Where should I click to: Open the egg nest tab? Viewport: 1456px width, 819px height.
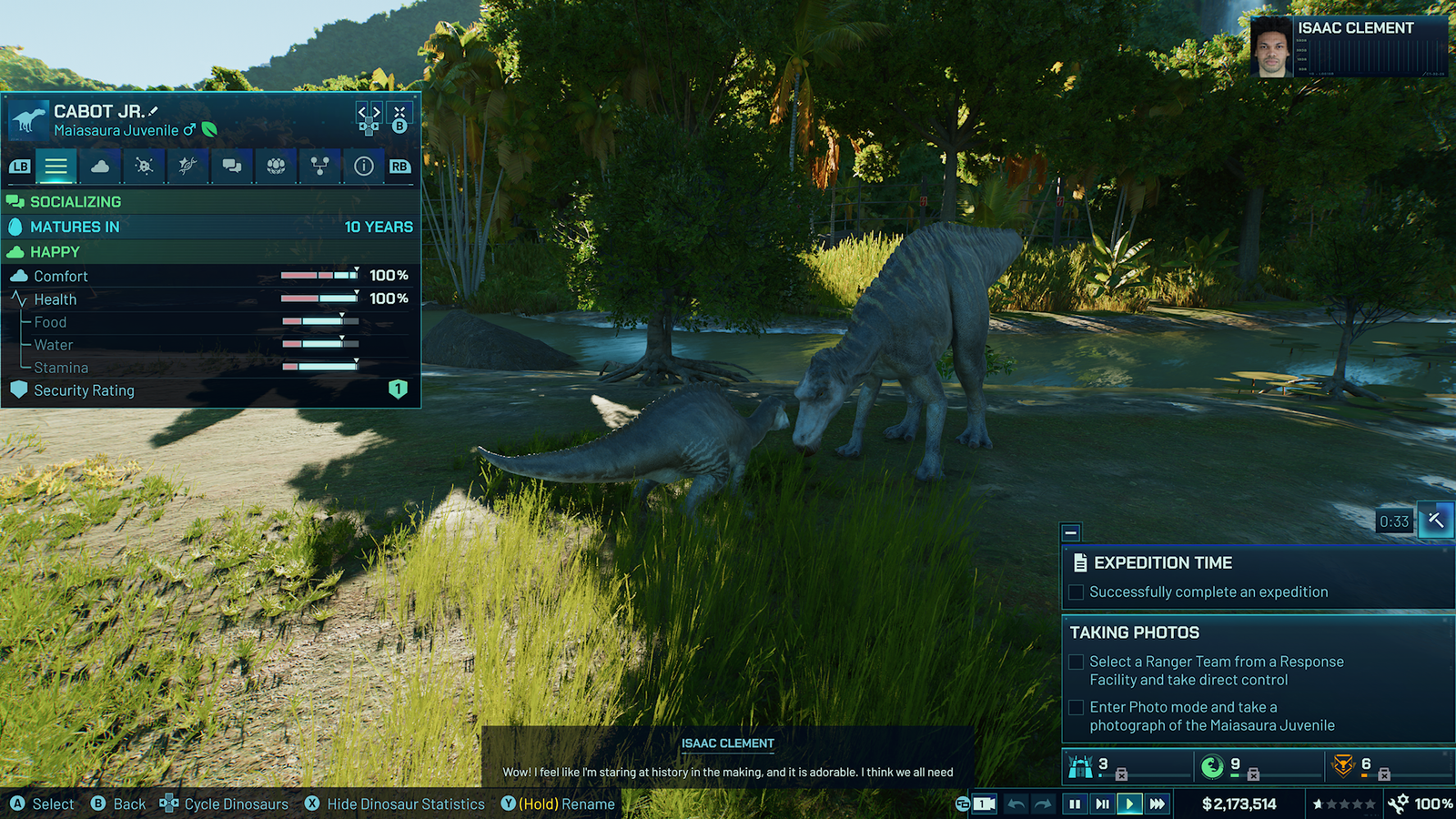coord(276,166)
